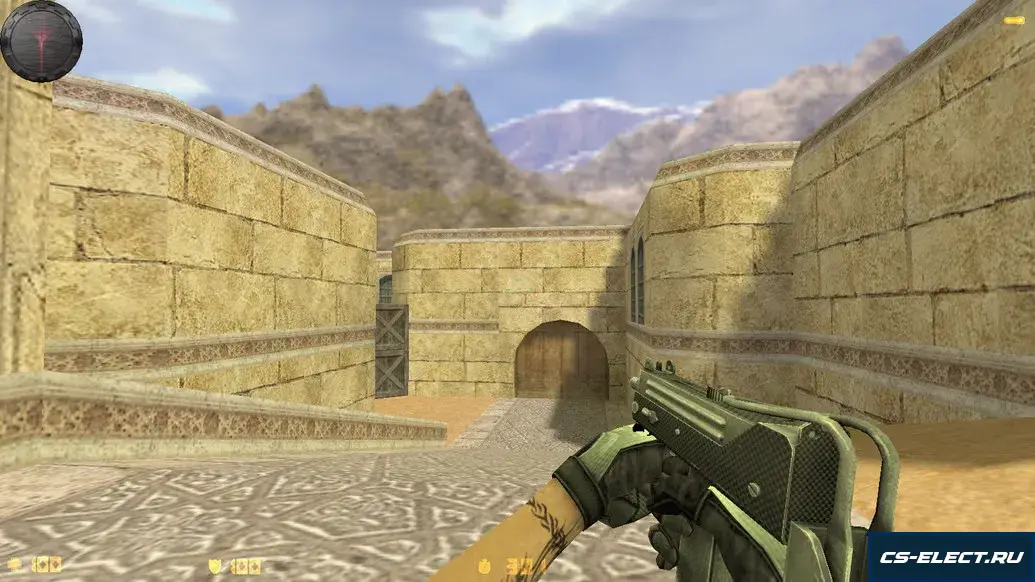
Task: Click the armor shield icon
Action: (214, 566)
